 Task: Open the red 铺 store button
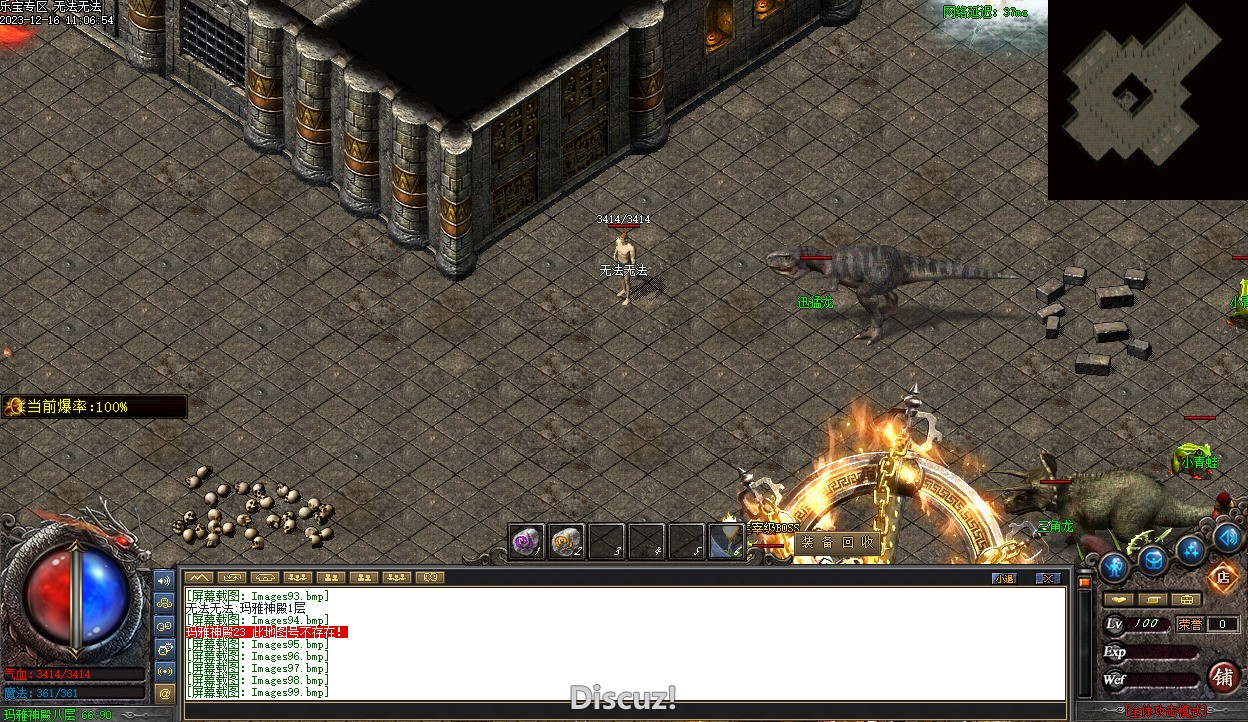click(1223, 676)
